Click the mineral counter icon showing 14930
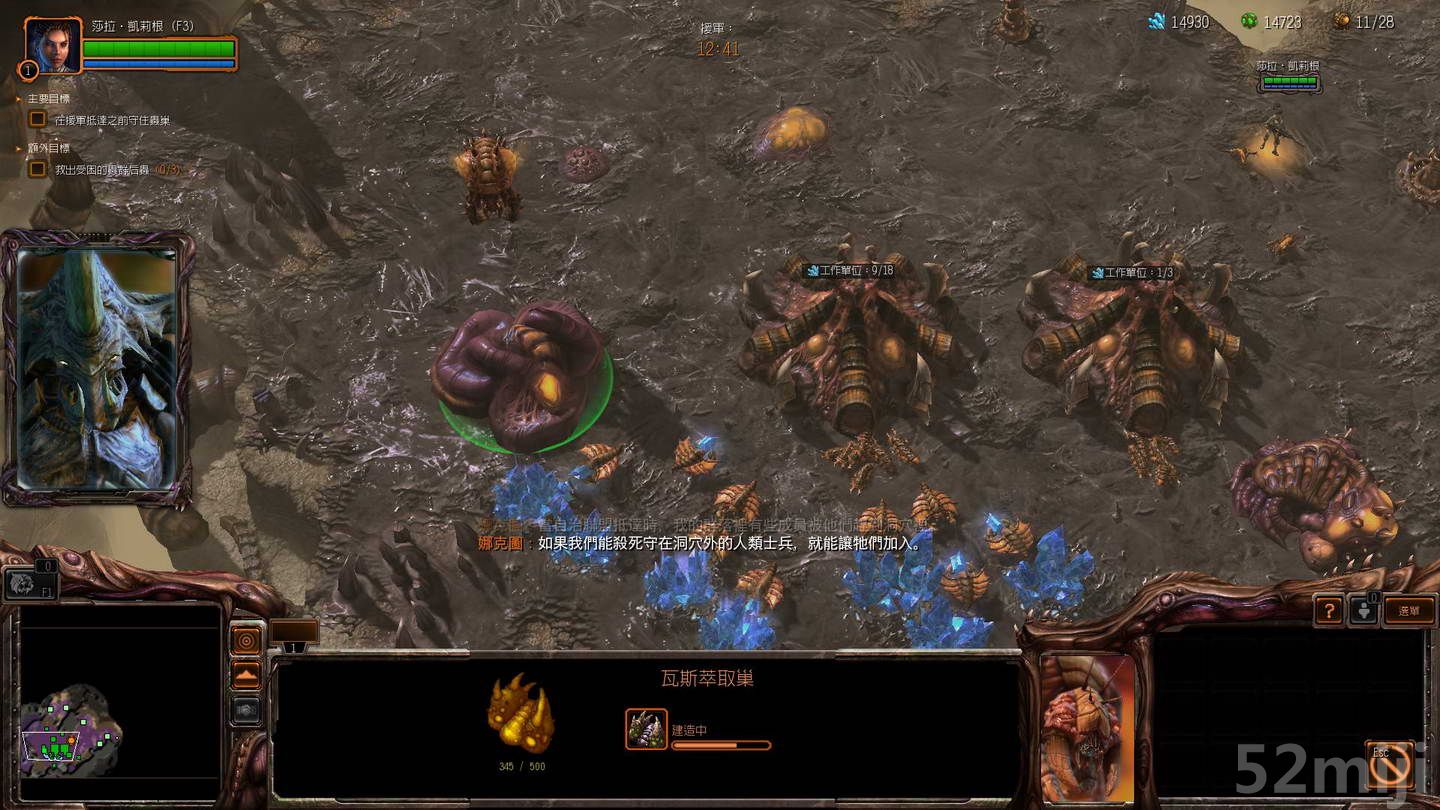Viewport: 1440px width, 810px height. click(x=1158, y=20)
